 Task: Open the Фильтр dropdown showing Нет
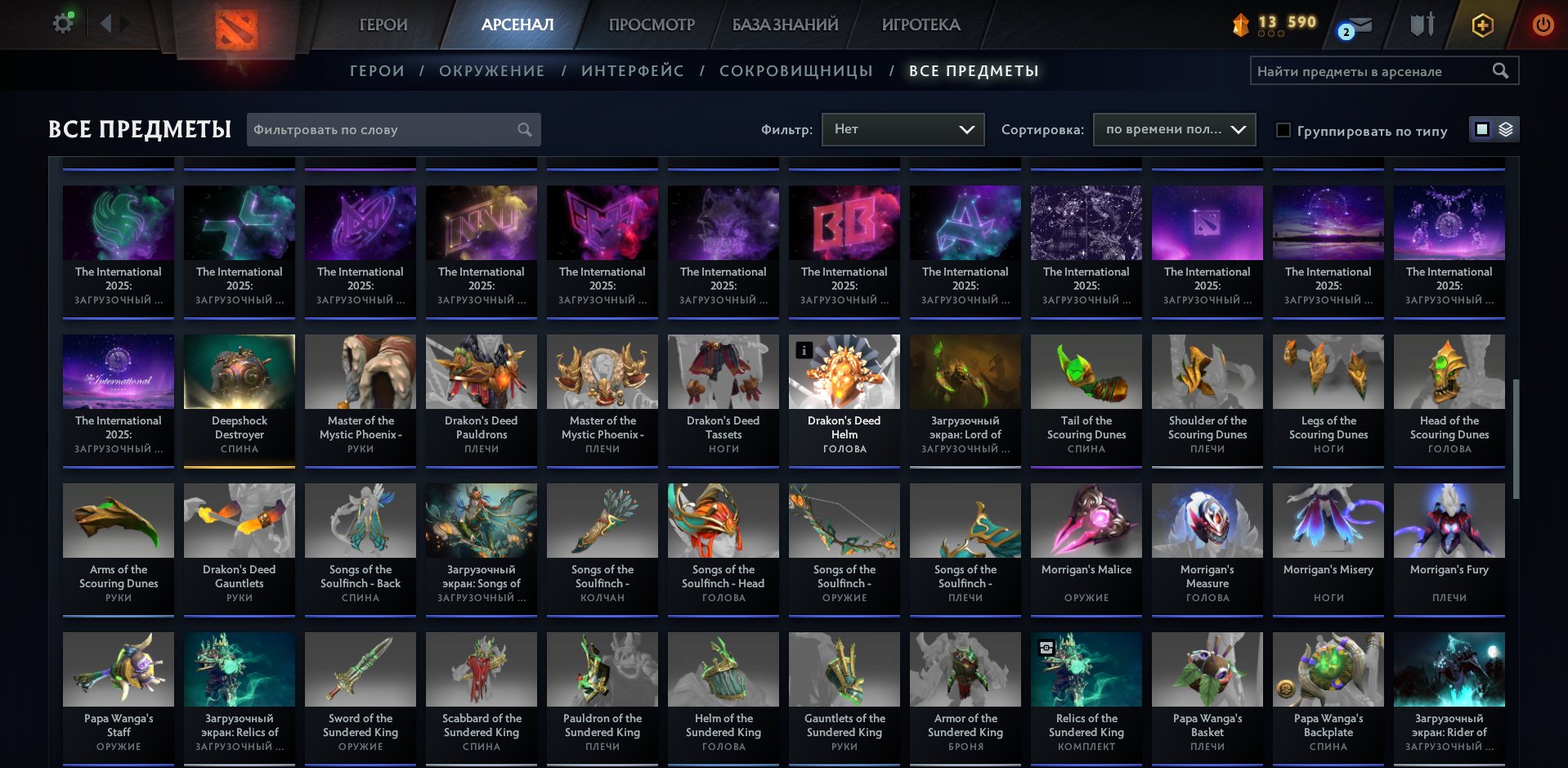[x=902, y=129]
